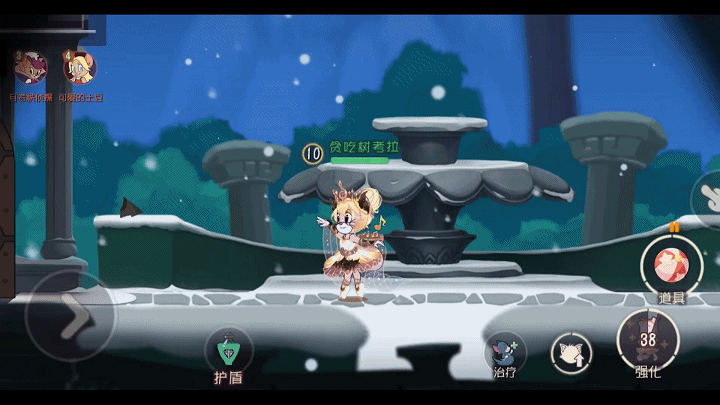
Task: Use the 治疗 heal skill
Action: point(505,351)
